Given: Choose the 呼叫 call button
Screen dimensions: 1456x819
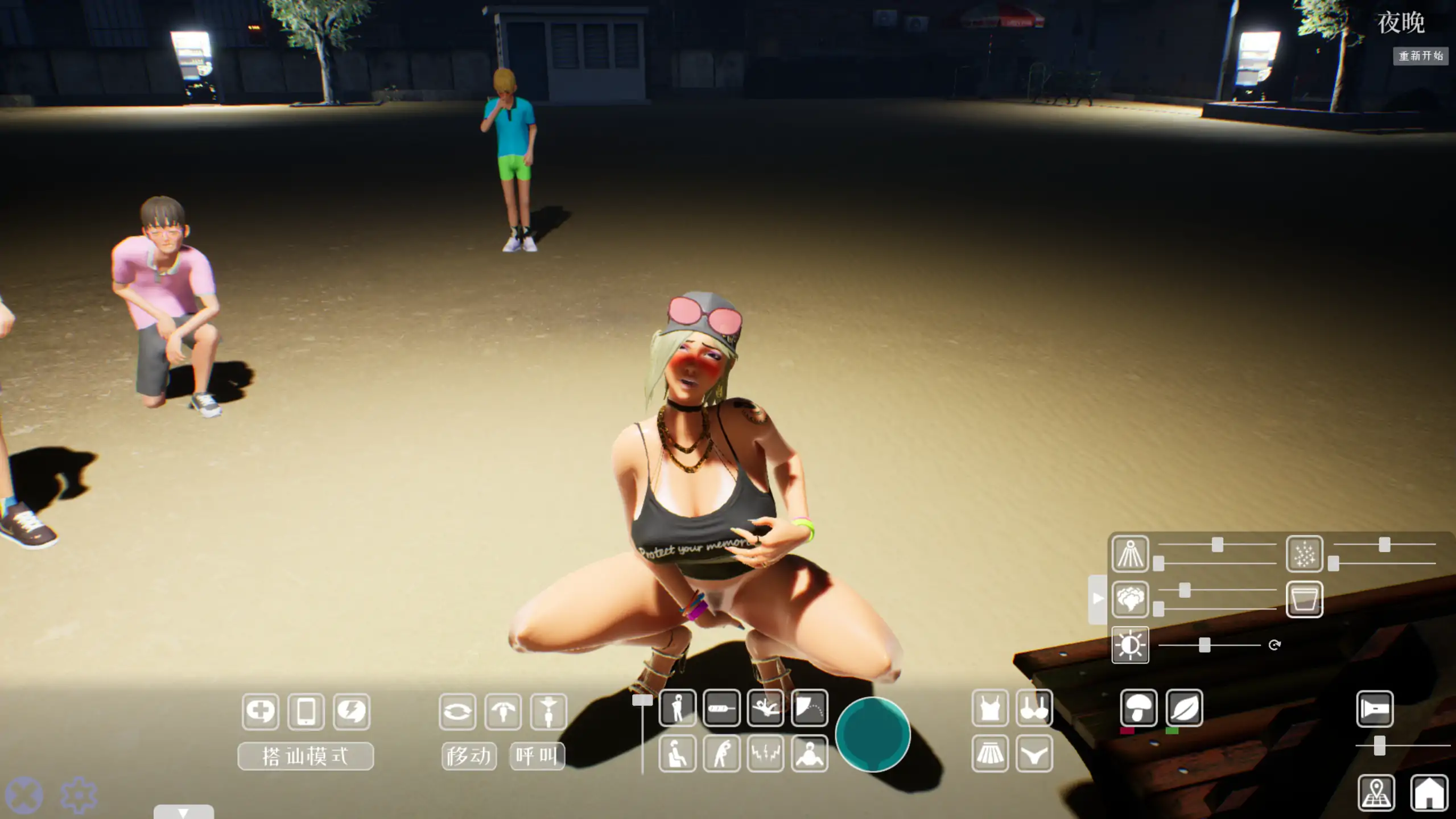Looking at the screenshot, I should pyautogui.click(x=537, y=756).
